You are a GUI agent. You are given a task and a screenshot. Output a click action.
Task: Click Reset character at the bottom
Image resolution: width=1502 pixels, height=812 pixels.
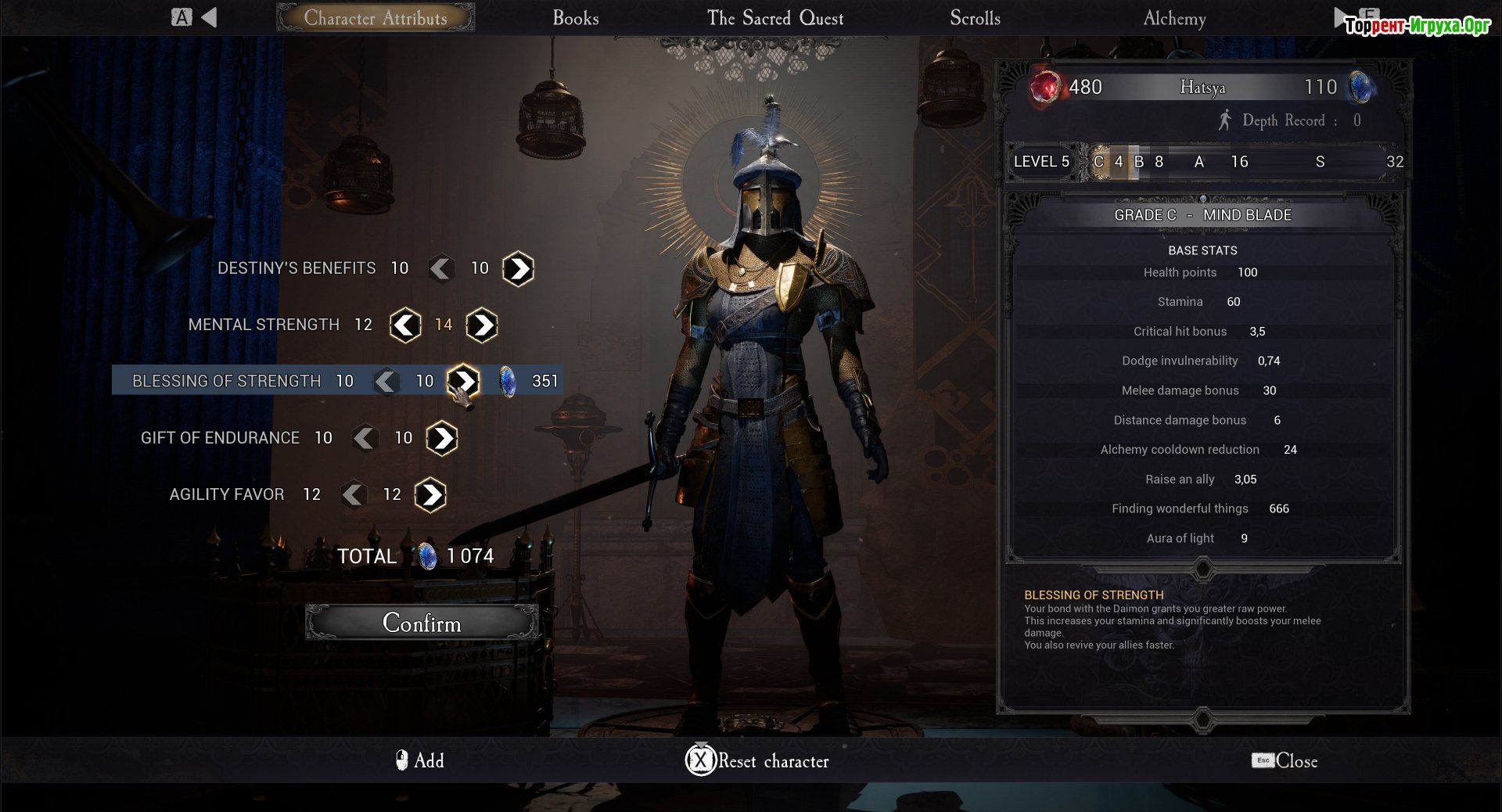point(757,760)
